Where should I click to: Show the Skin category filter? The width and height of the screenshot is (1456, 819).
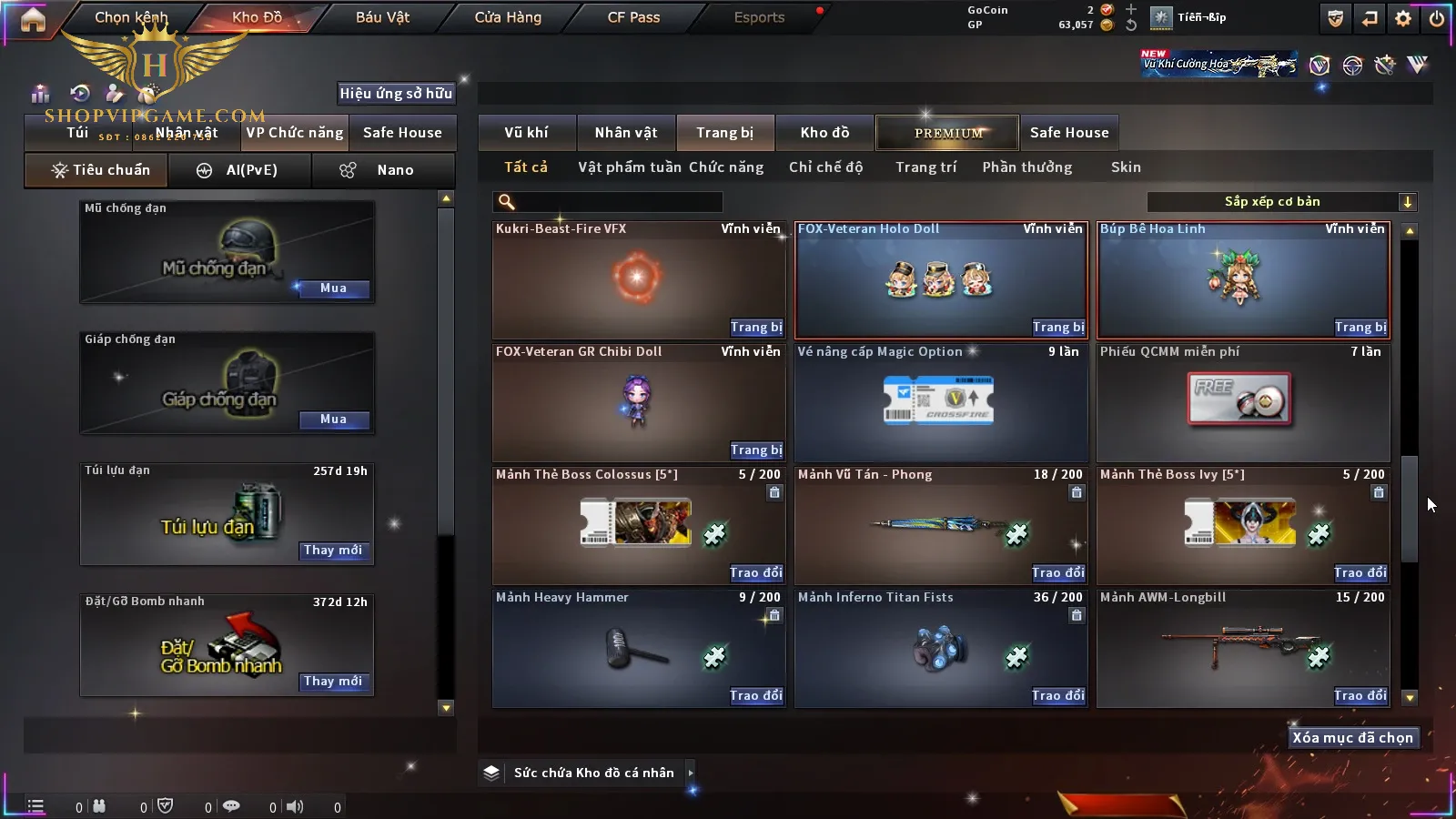point(1126,167)
